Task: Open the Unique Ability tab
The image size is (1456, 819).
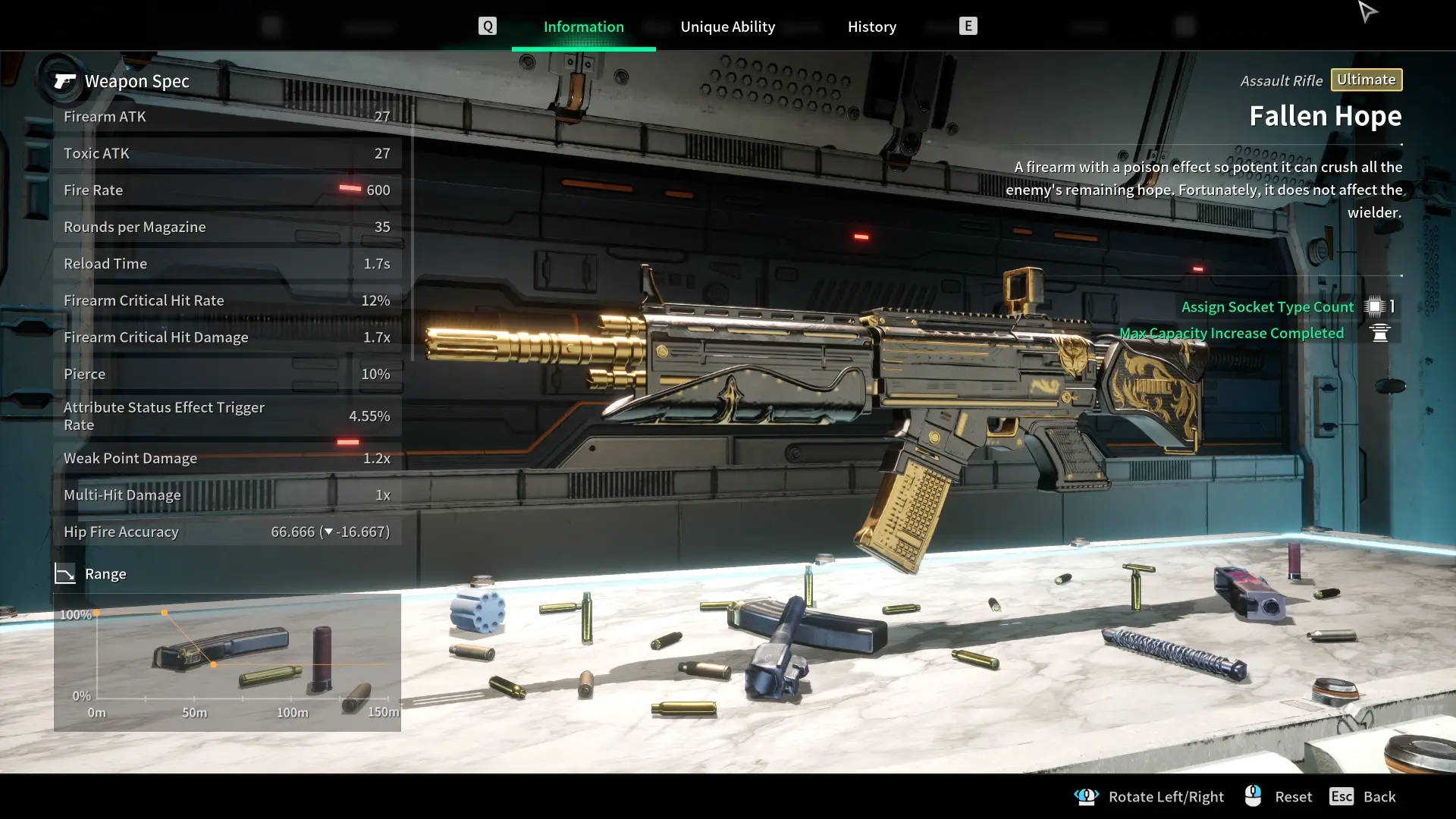Action: 727,27
